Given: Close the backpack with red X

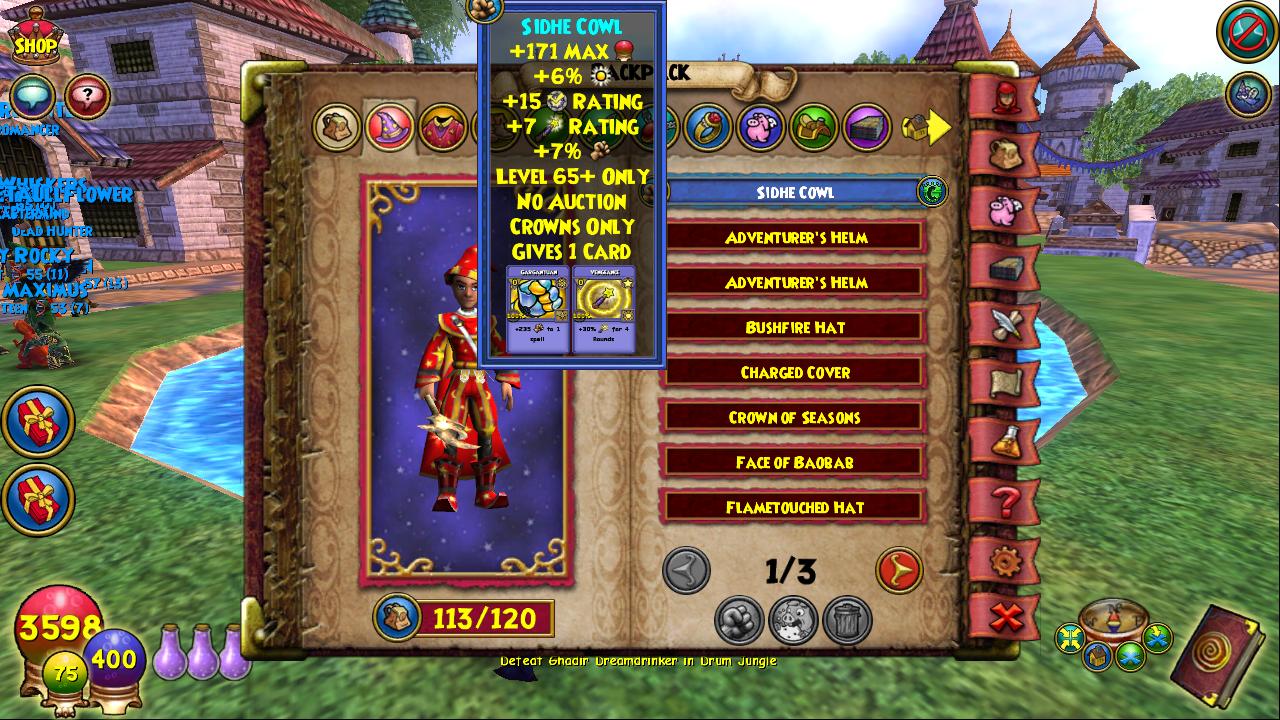Looking at the screenshot, I should [1005, 618].
